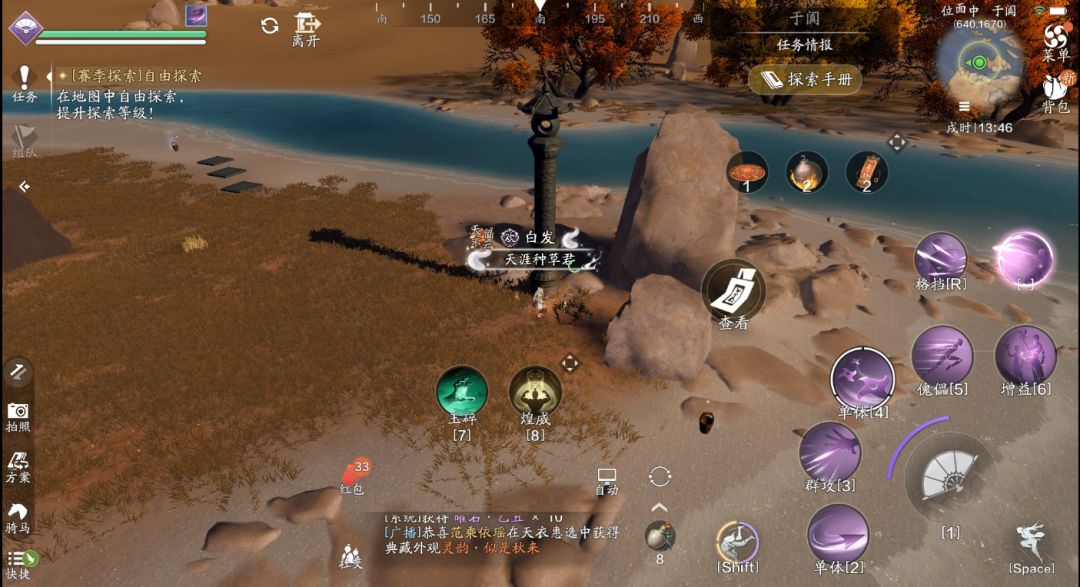The width and height of the screenshot is (1080, 587).
Task: Trigger the 玉碎 green skill
Action: pyautogui.click(x=462, y=392)
